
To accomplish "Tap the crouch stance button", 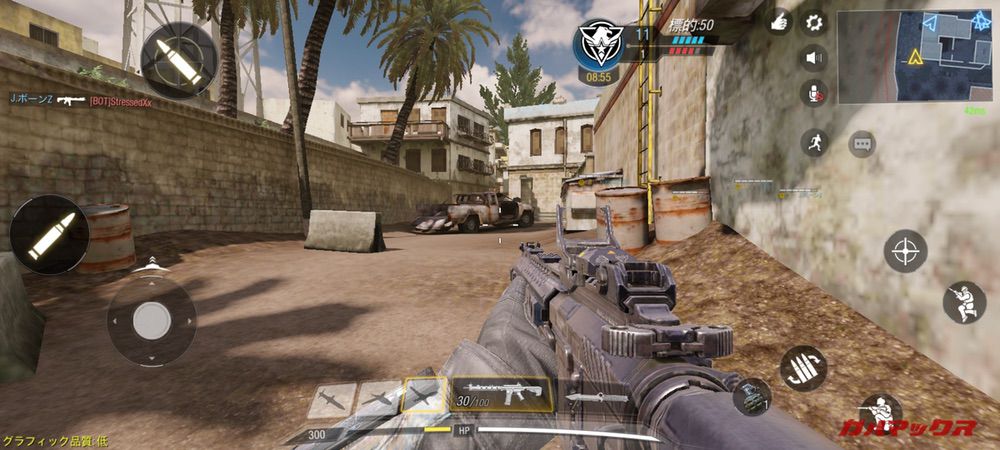I will (x=964, y=302).
